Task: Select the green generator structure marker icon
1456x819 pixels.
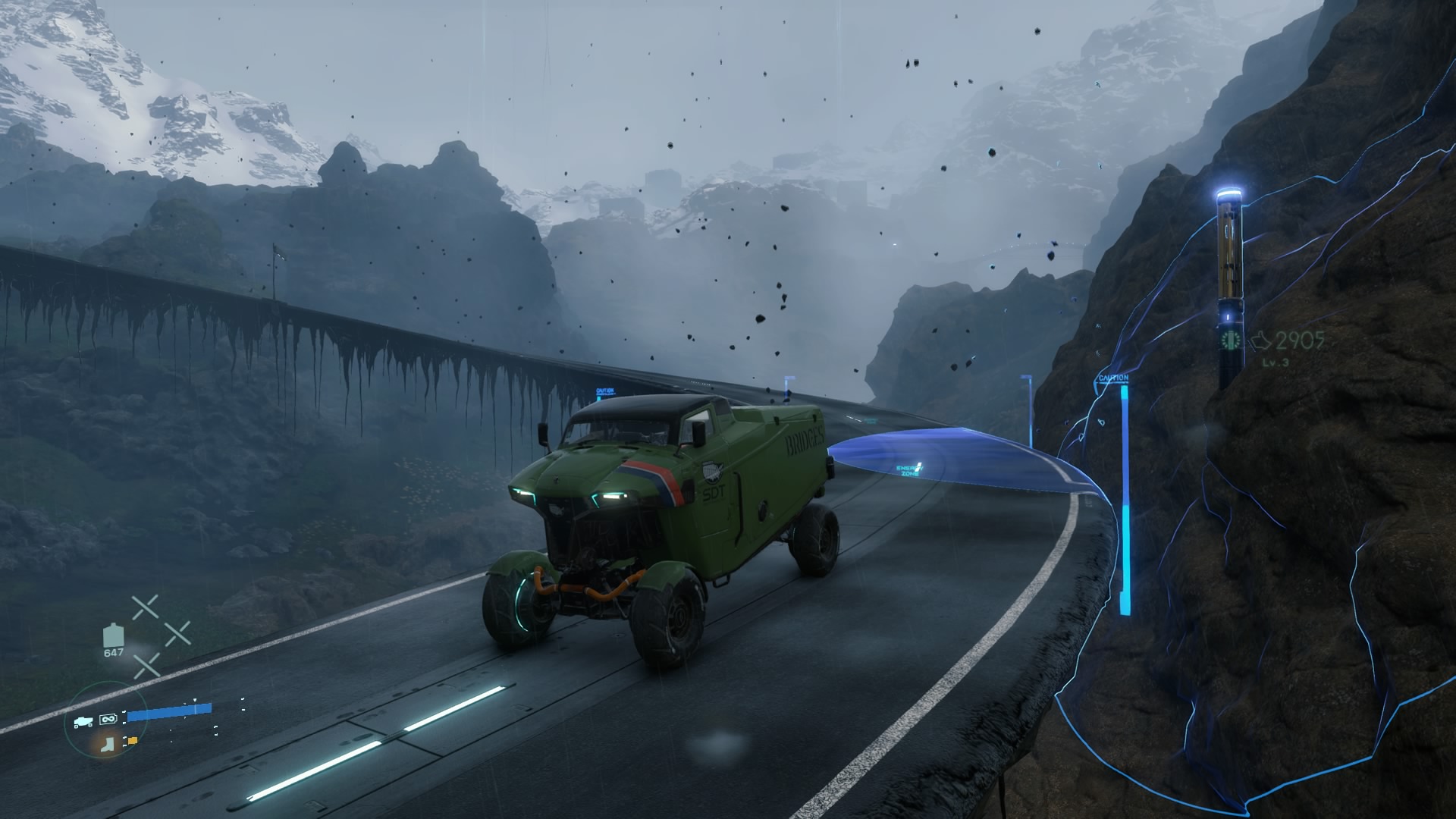Action: [x=1230, y=340]
